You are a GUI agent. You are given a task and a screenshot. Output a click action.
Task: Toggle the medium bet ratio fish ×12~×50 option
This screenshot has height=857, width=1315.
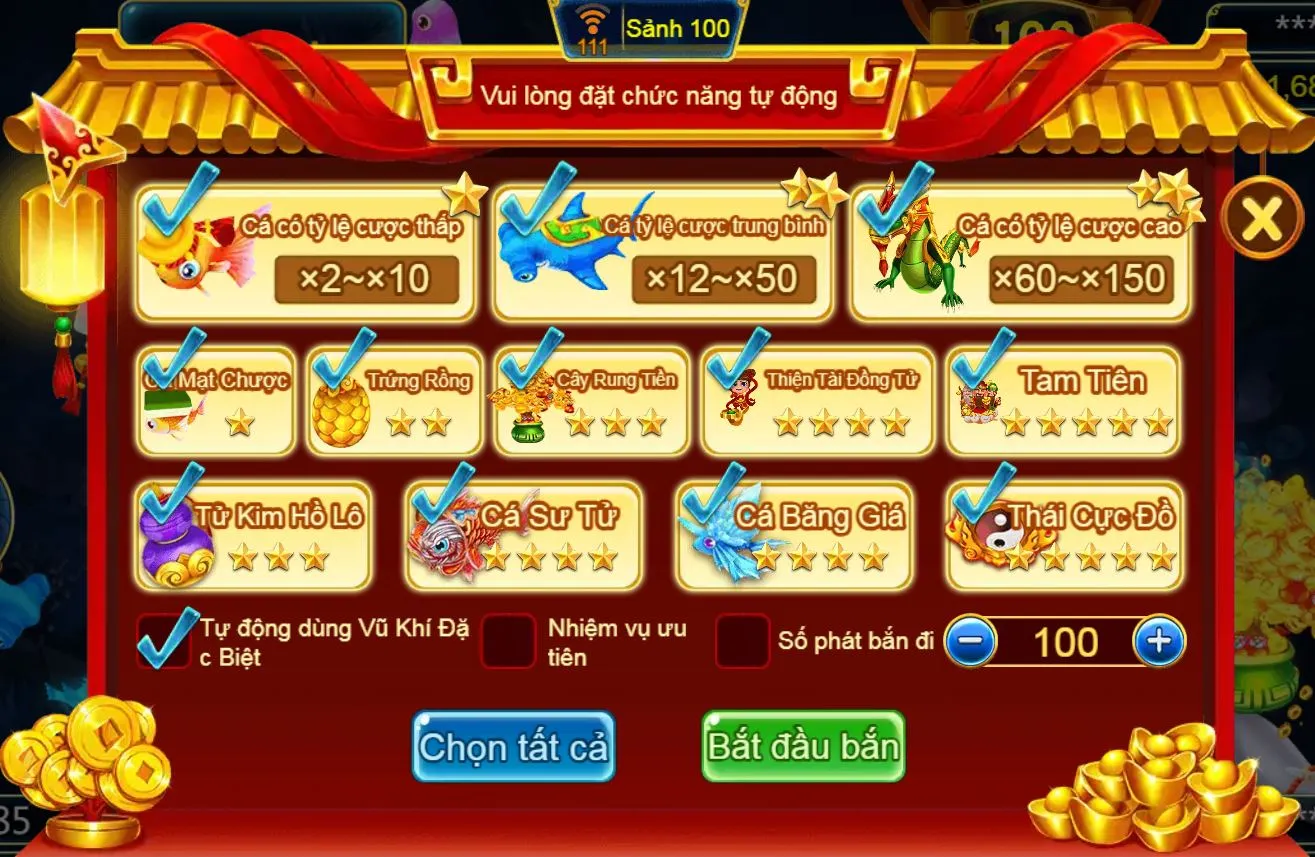click(662, 252)
